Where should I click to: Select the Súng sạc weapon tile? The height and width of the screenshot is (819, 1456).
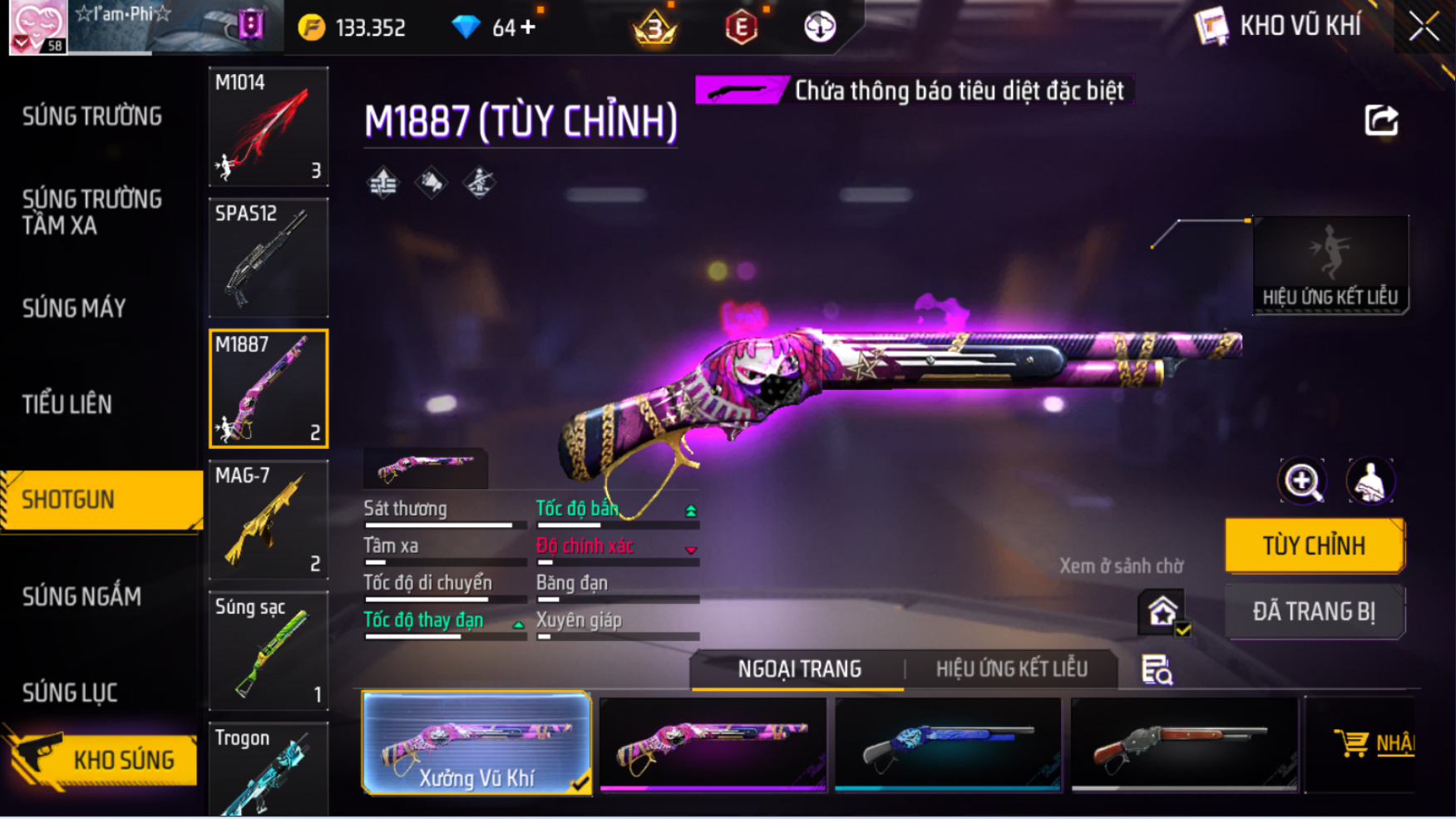tap(268, 651)
